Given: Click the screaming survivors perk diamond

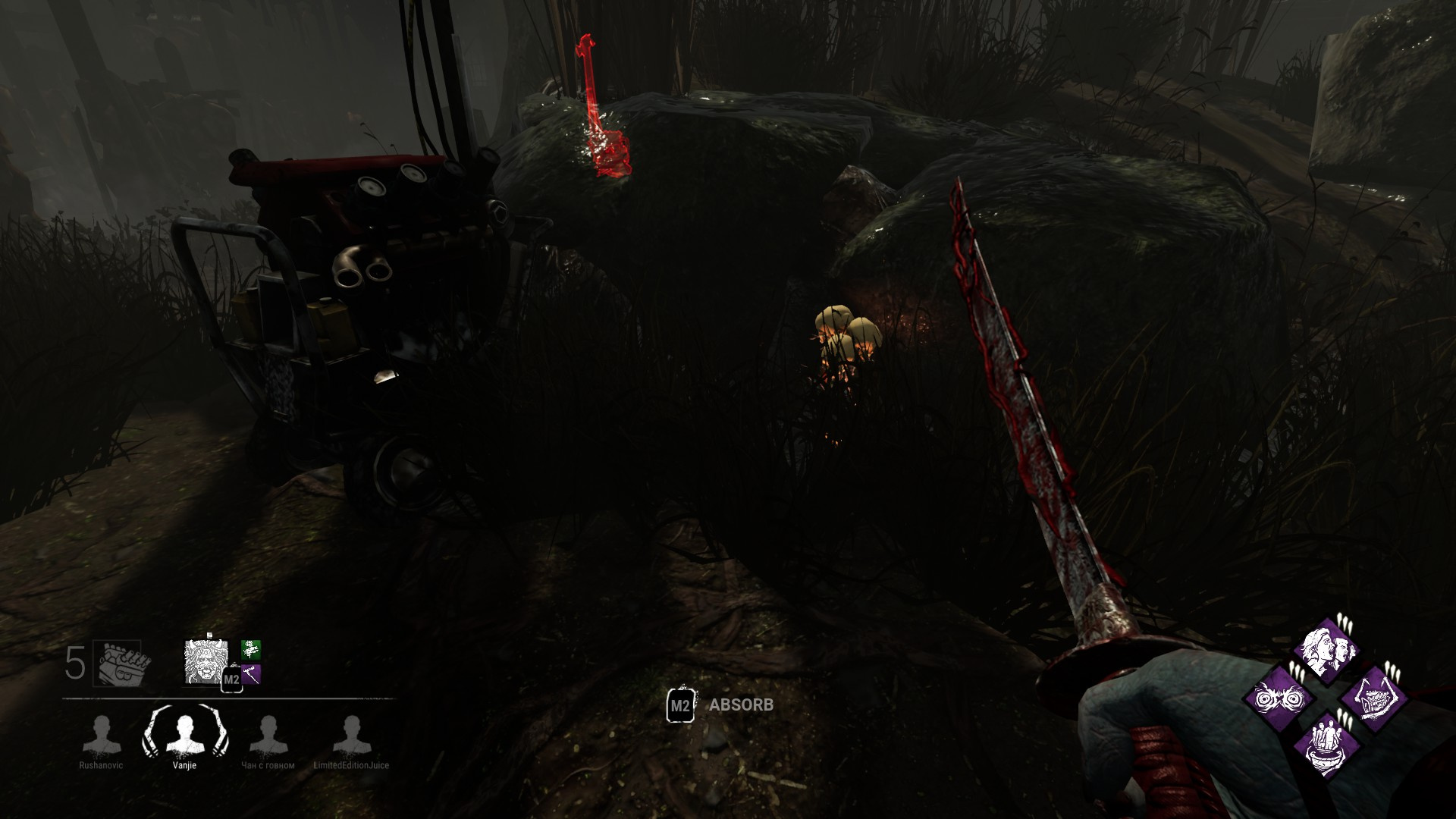Looking at the screenshot, I should pos(1328,651).
